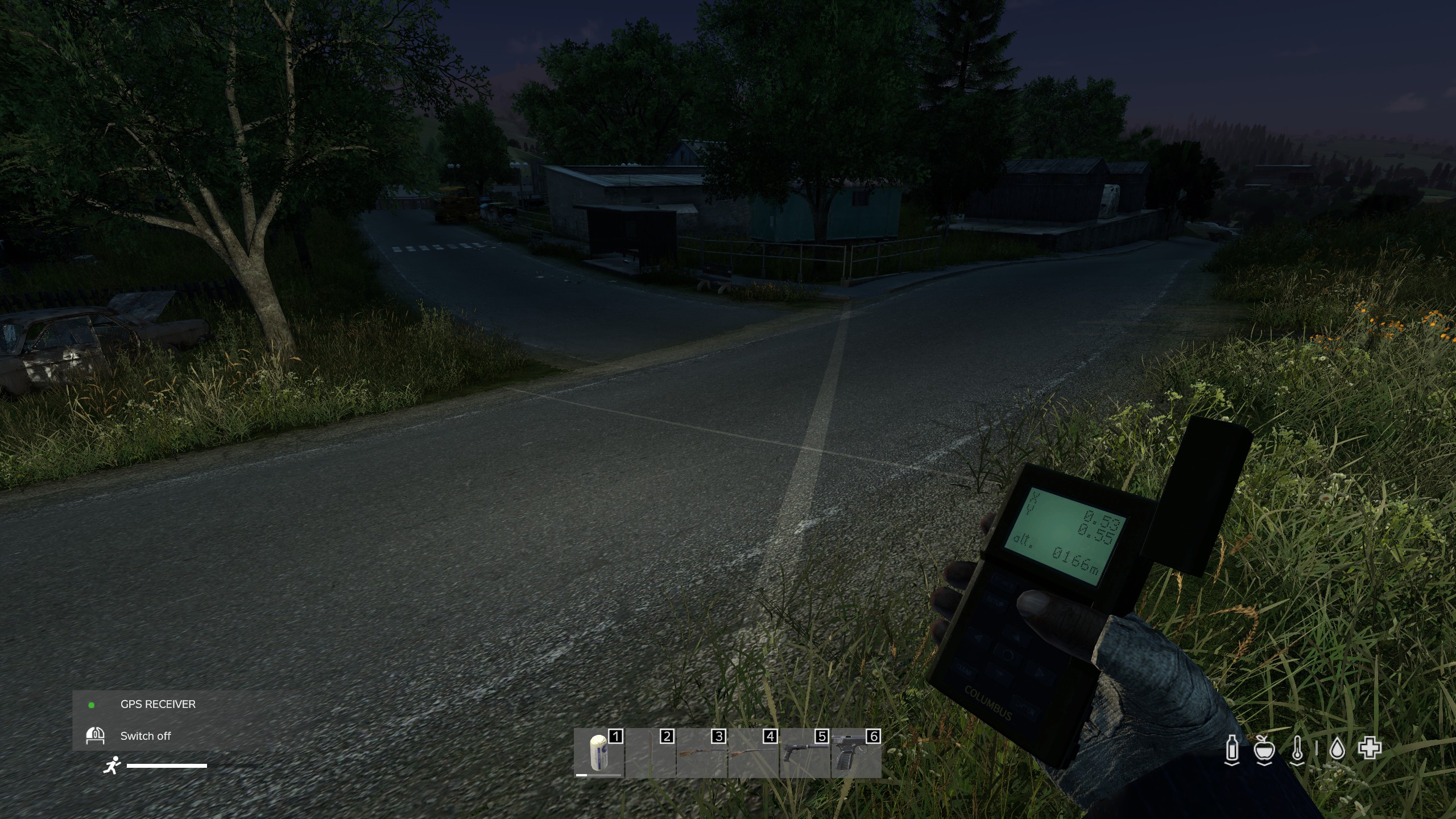Click the health cross status icon
Screen dimensions: 1456x819
click(1370, 748)
